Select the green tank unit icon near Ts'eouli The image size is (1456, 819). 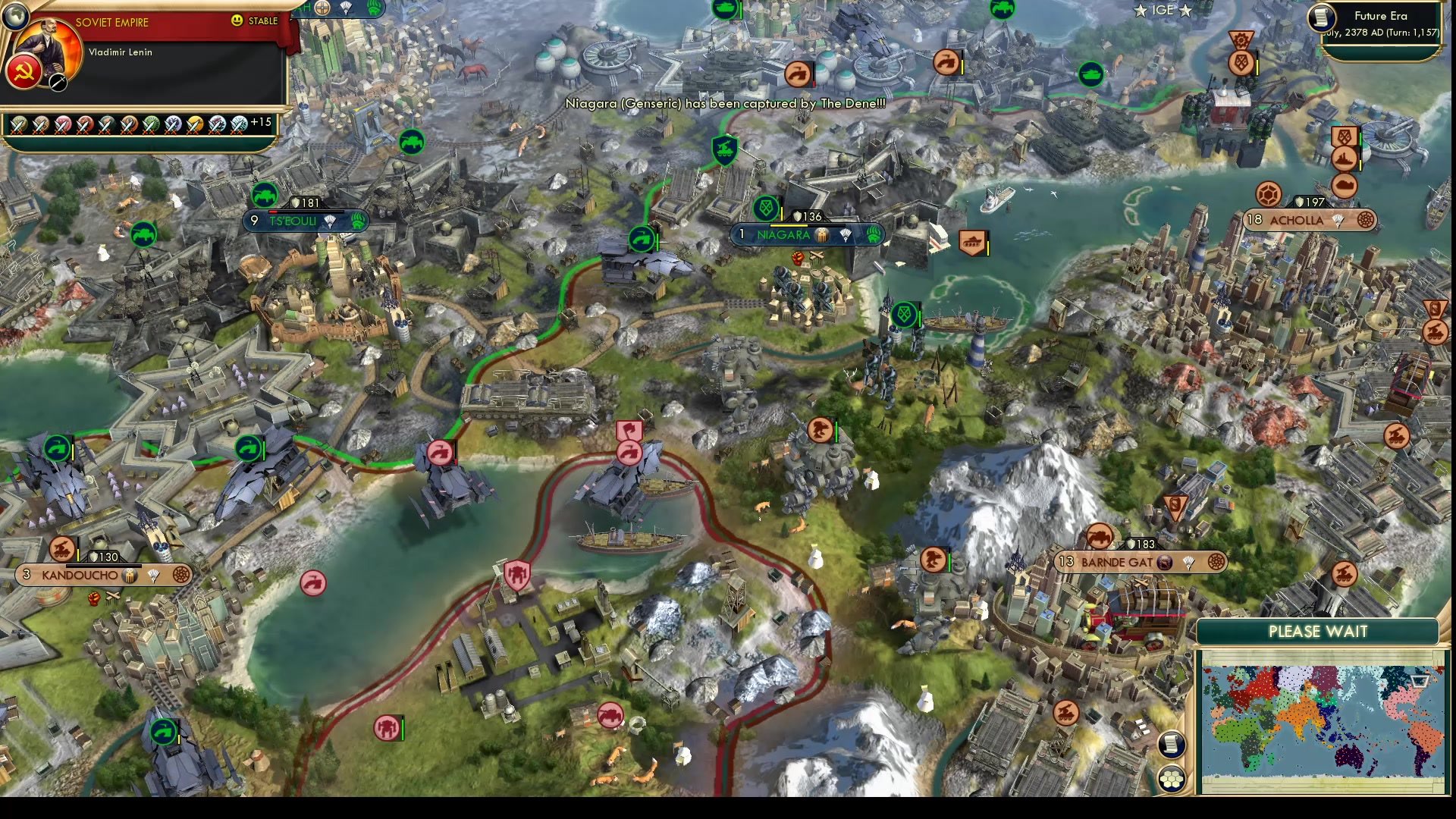coord(263,194)
